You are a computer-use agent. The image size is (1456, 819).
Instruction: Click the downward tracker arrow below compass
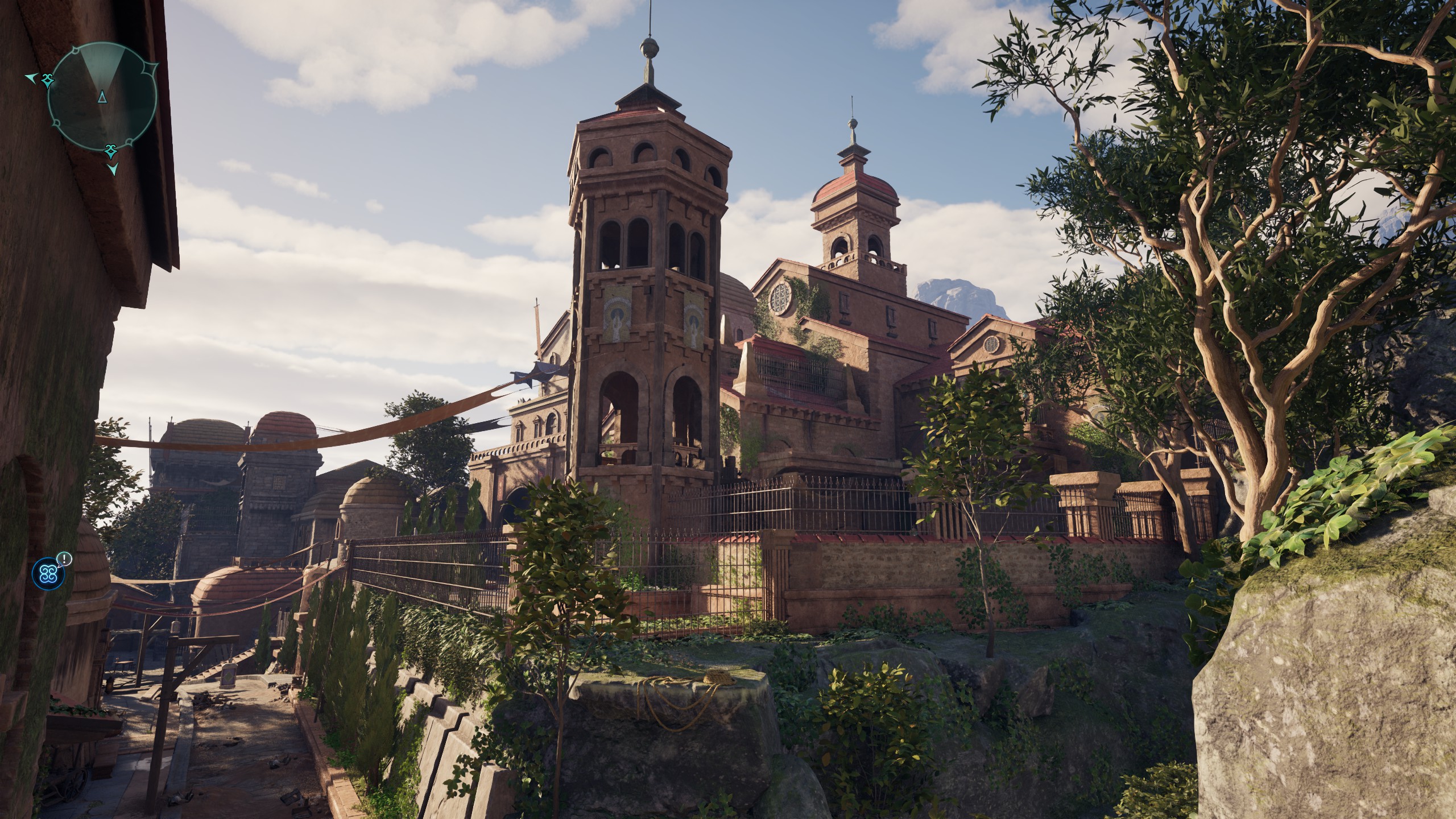[x=114, y=170]
